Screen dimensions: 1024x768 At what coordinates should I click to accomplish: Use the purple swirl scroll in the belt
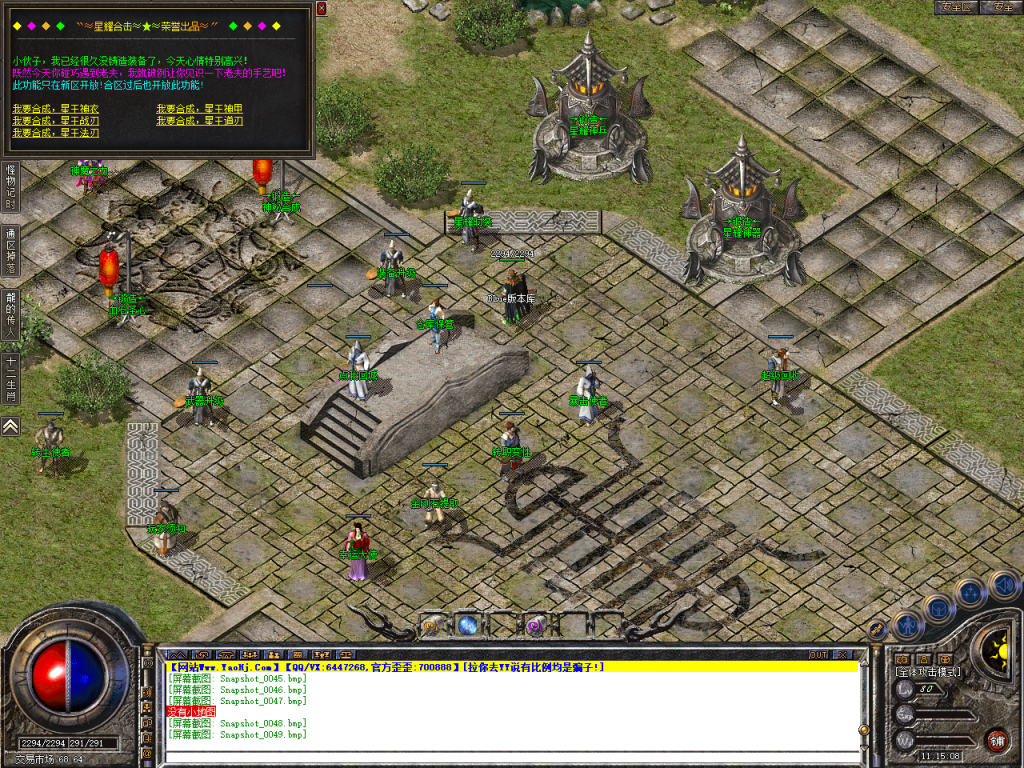click(x=535, y=626)
